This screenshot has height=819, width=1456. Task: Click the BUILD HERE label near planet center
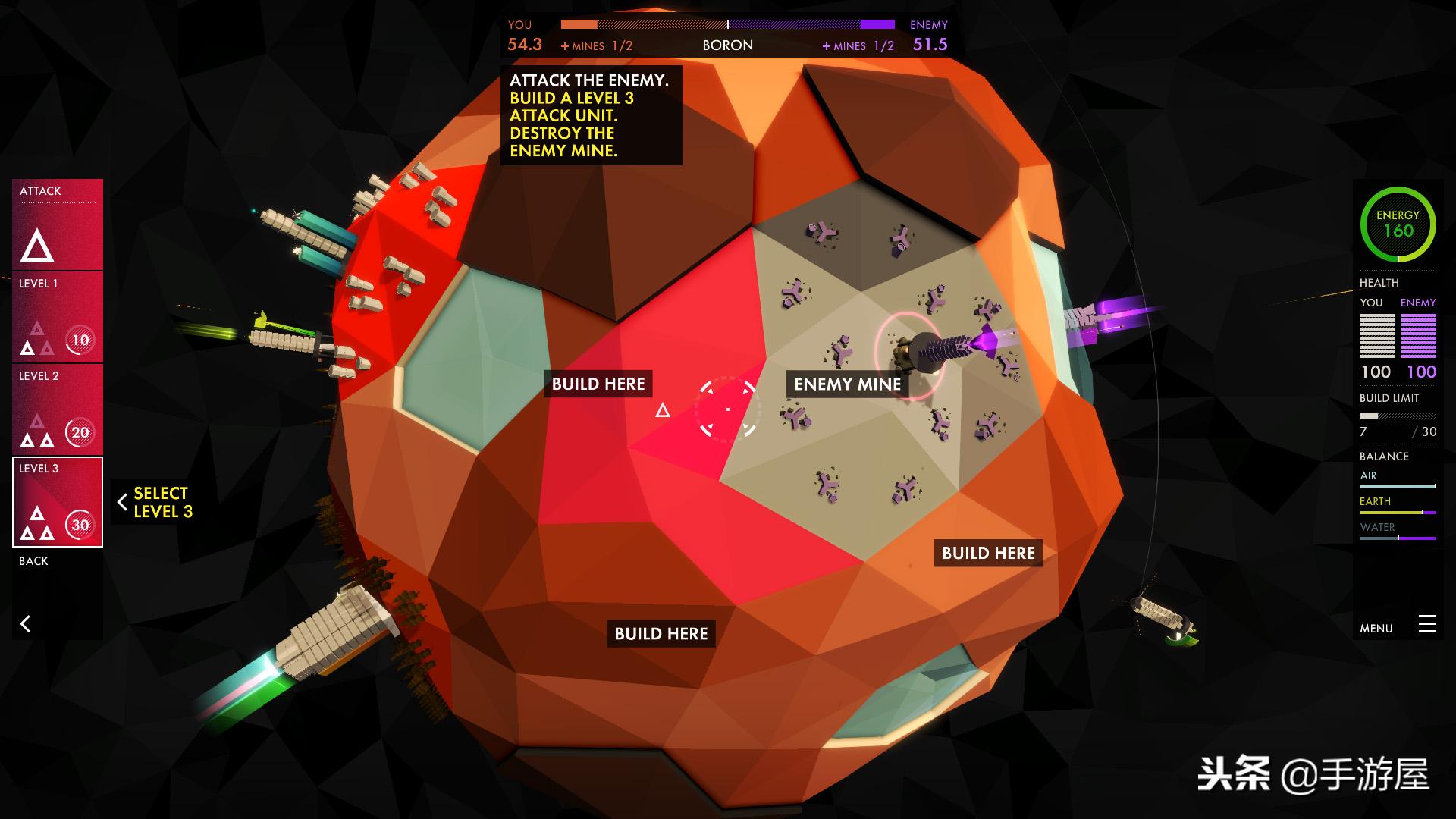(599, 384)
